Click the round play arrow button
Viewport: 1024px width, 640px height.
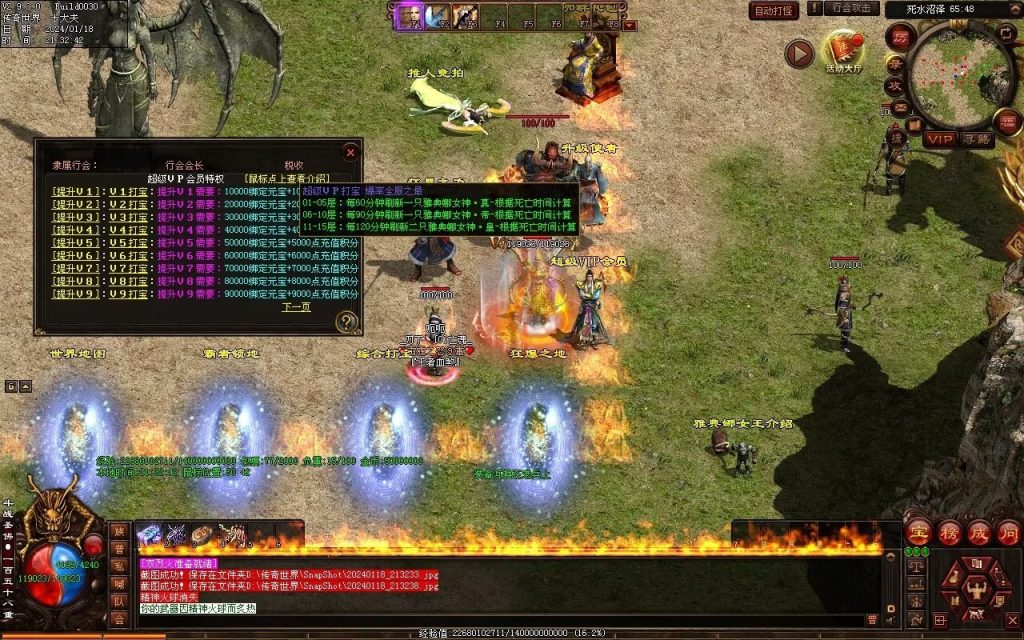point(799,53)
